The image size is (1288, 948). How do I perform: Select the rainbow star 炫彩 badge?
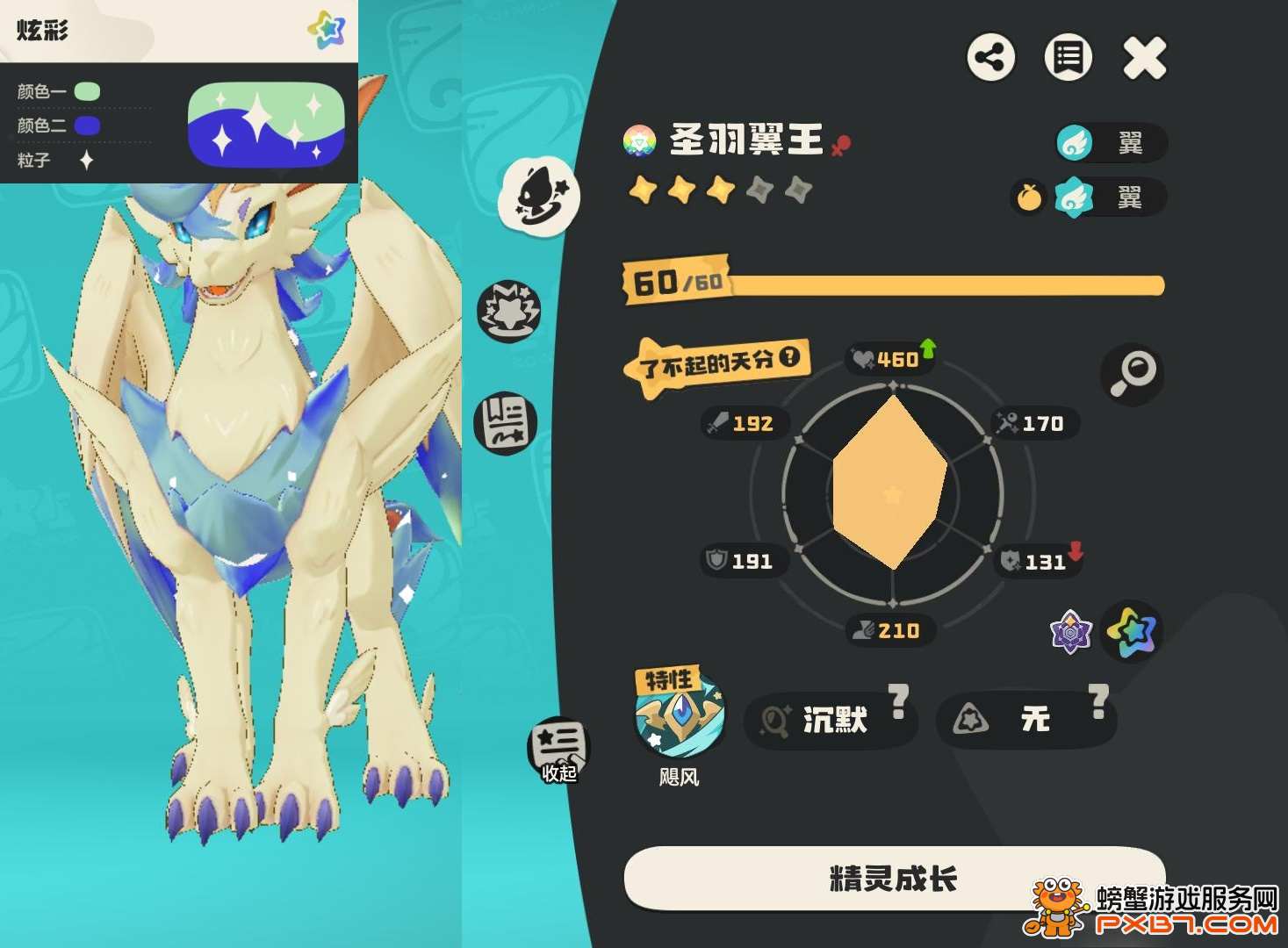coord(1132,630)
